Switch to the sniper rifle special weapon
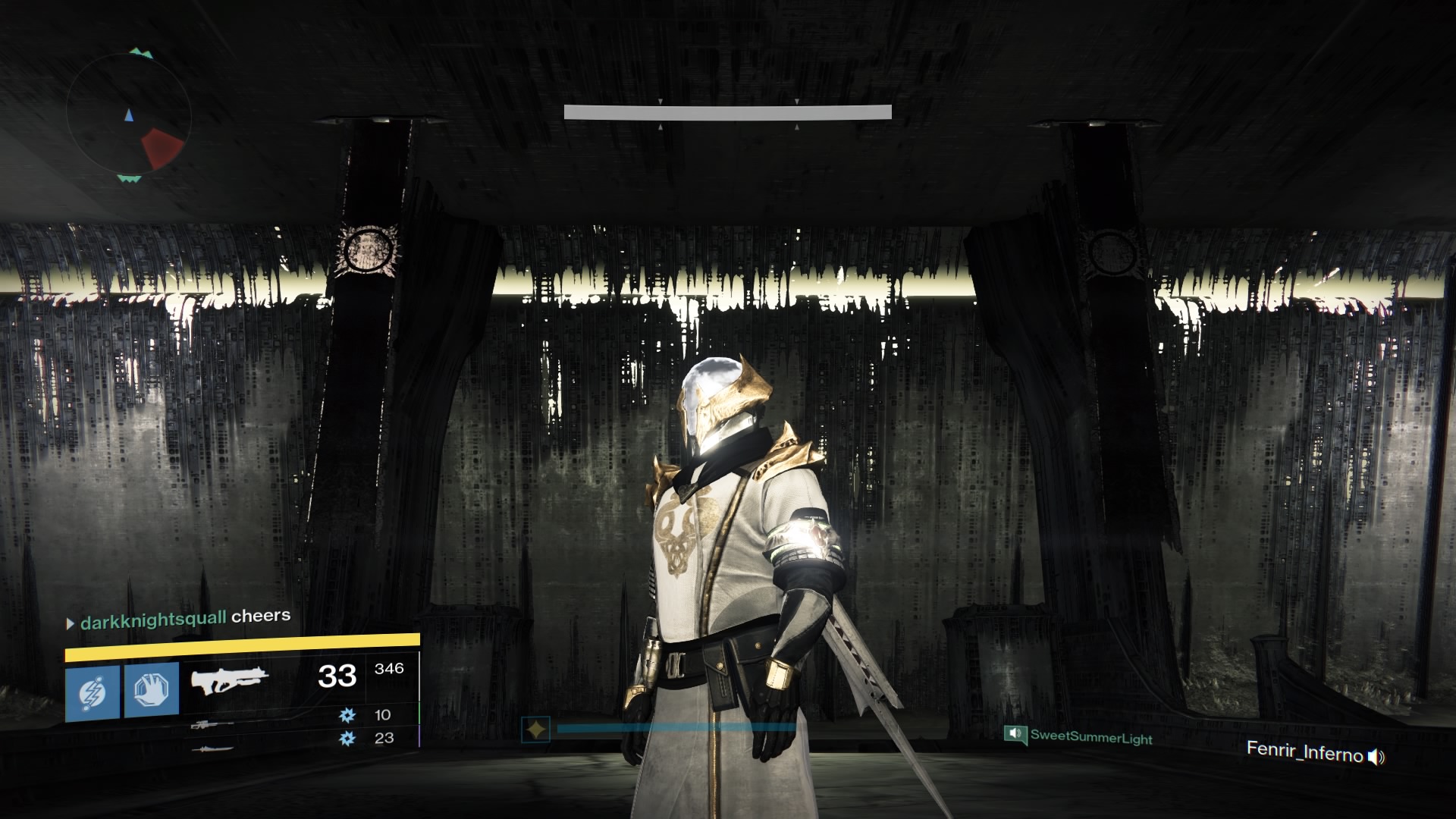This screenshot has width=1456, height=819. (212, 725)
